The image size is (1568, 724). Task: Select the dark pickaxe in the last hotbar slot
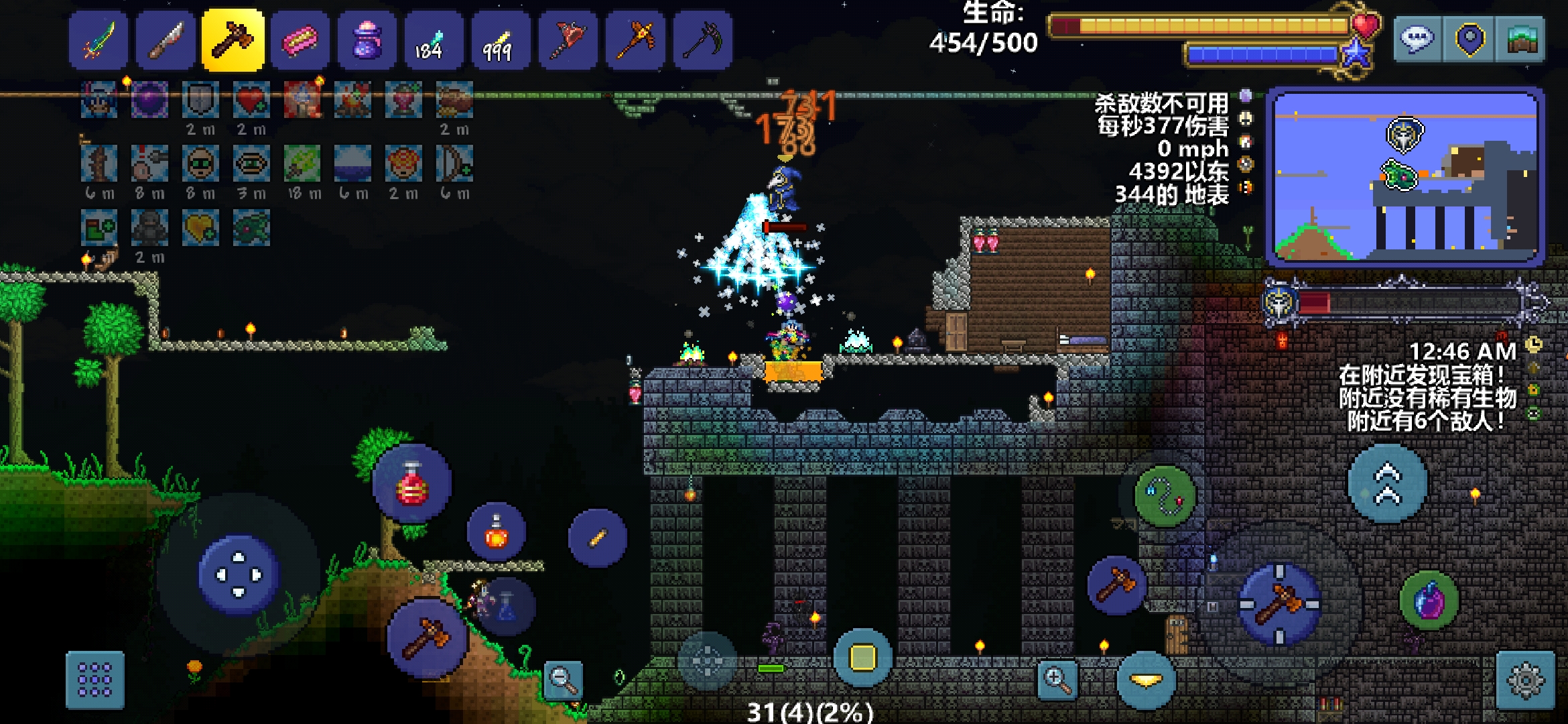pos(702,40)
